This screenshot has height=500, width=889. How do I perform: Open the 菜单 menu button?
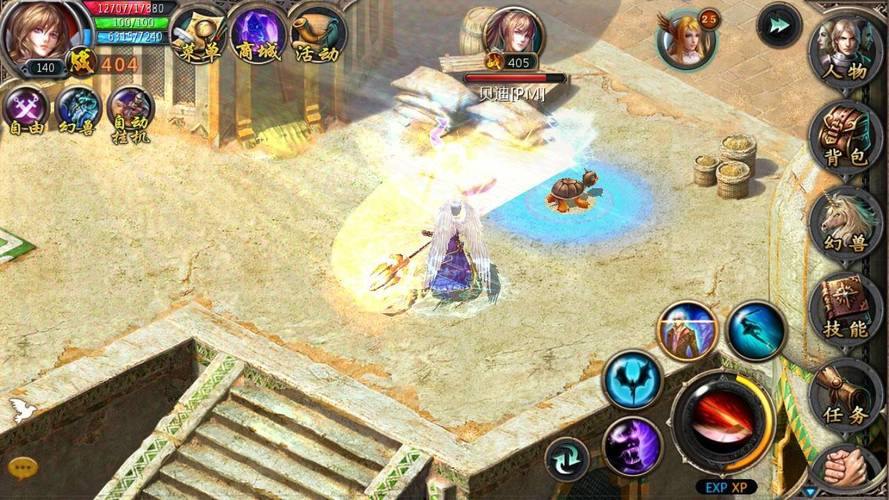[198, 37]
